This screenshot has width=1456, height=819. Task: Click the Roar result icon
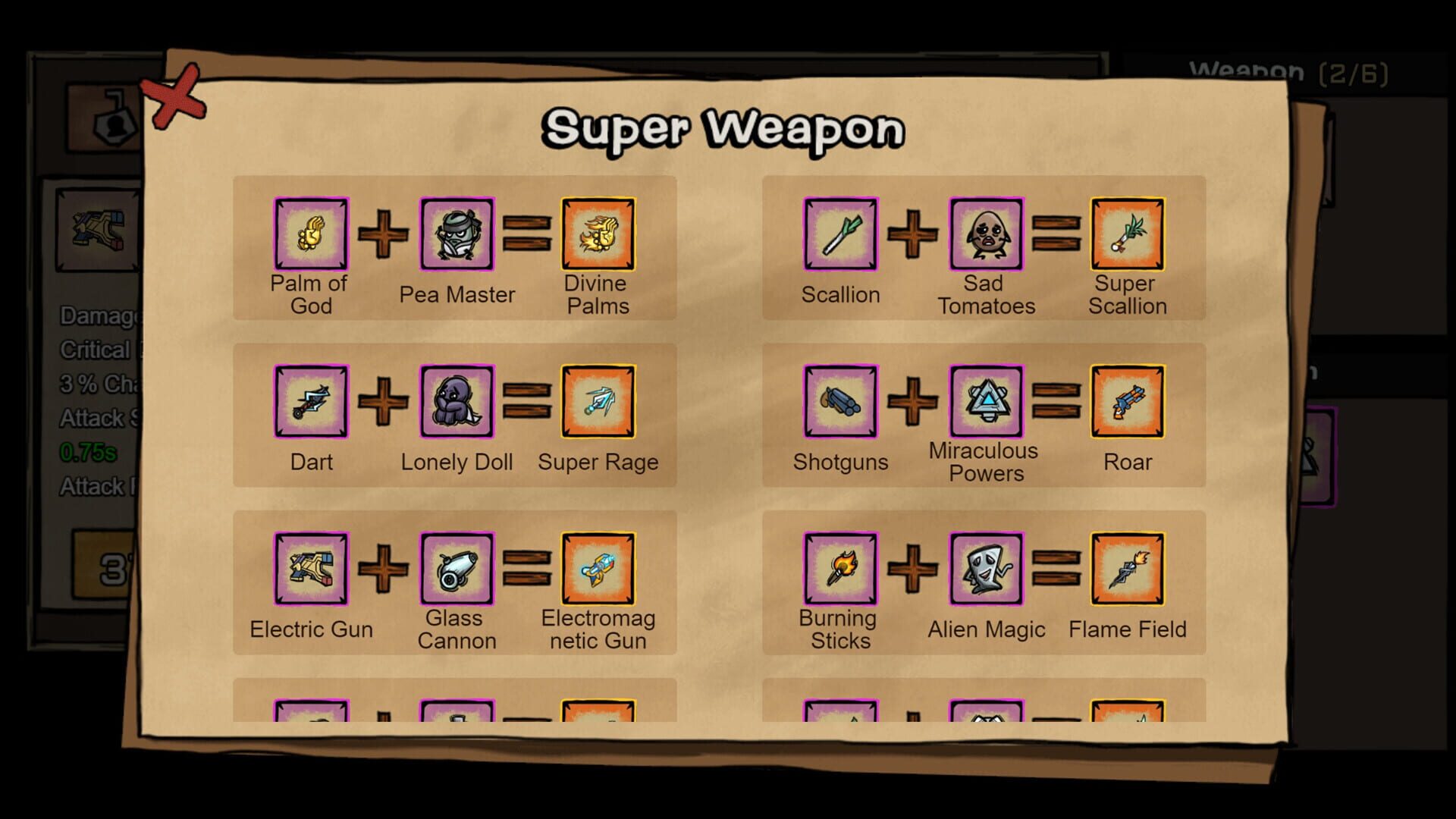tap(1127, 402)
